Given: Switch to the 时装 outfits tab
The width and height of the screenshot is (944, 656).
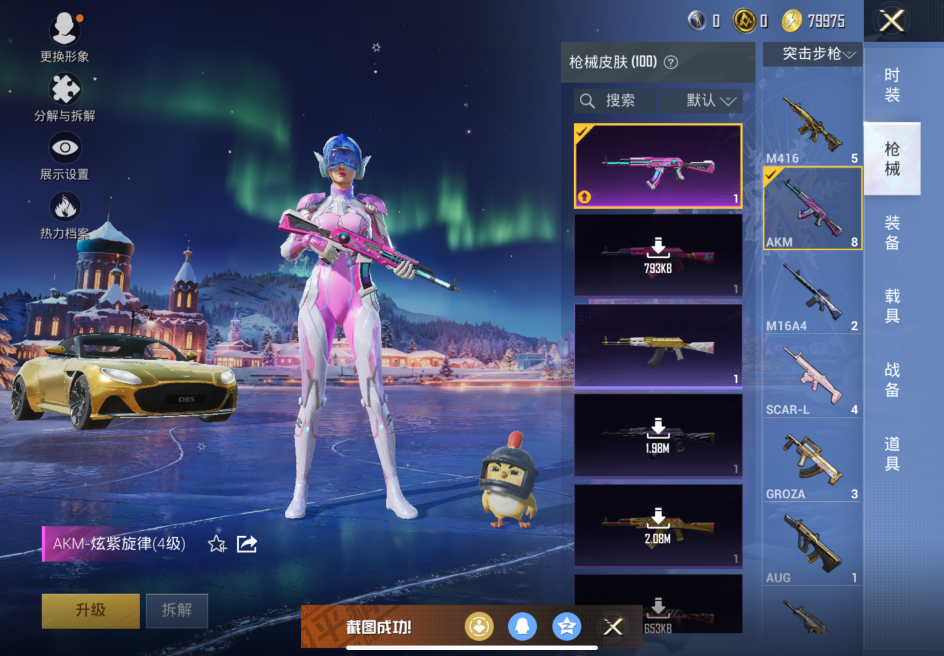Looking at the screenshot, I should click(x=892, y=85).
